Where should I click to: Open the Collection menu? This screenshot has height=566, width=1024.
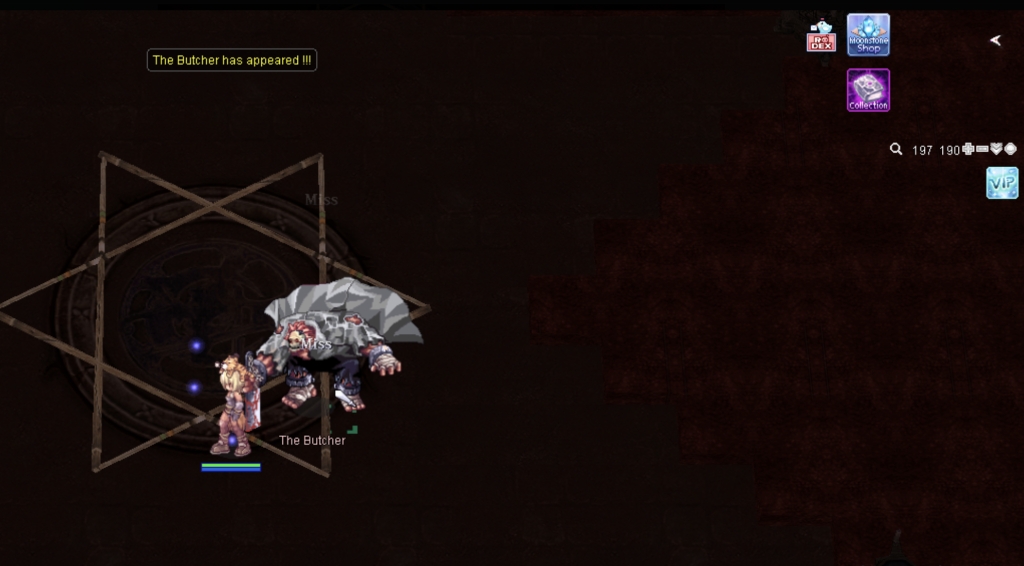click(x=868, y=90)
